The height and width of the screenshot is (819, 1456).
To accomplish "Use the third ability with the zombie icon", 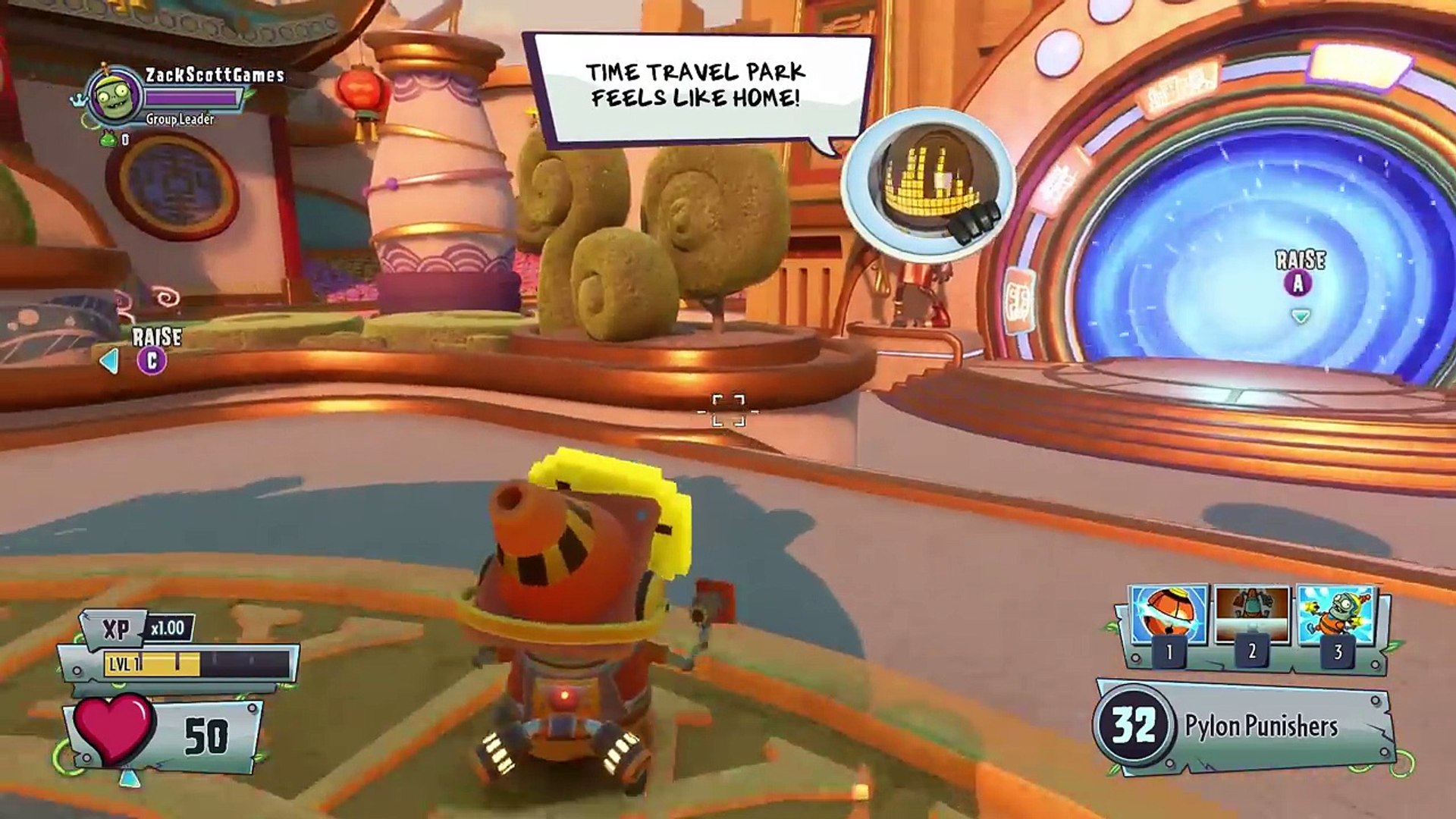I will (1337, 616).
